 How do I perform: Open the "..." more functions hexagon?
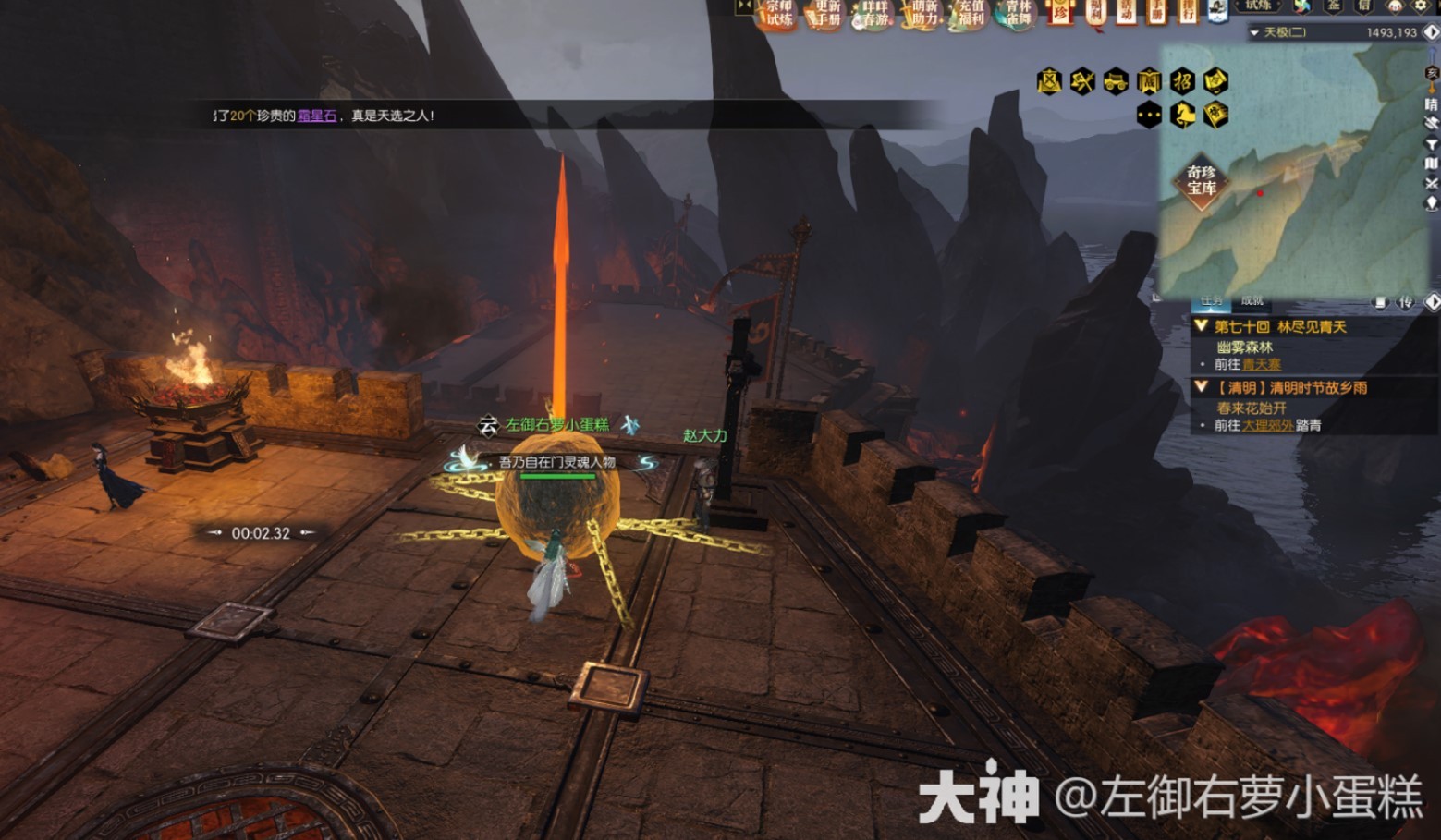[1150, 116]
